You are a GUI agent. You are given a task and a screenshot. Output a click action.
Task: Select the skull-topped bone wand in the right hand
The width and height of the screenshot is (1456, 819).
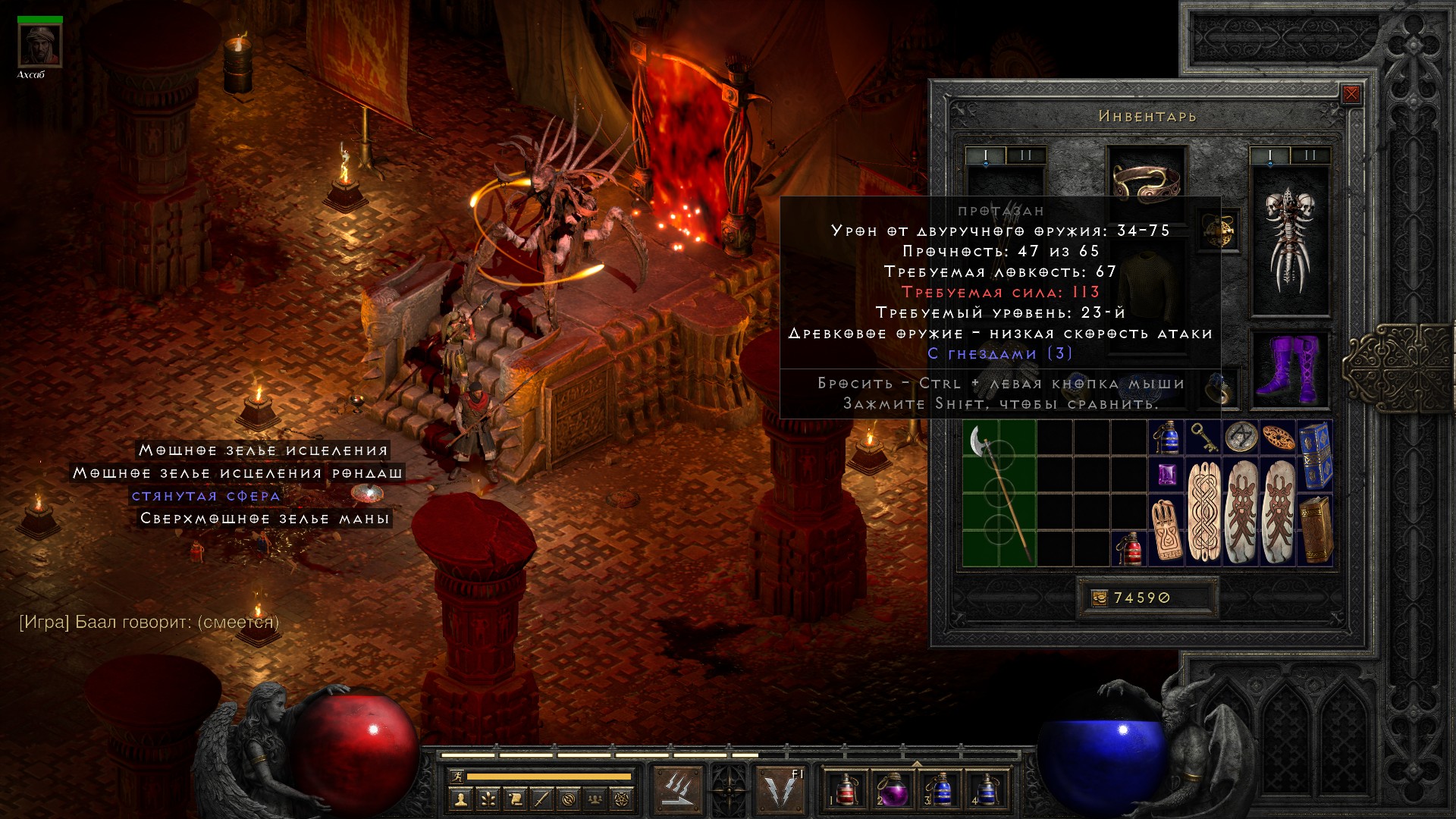point(1289,240)
